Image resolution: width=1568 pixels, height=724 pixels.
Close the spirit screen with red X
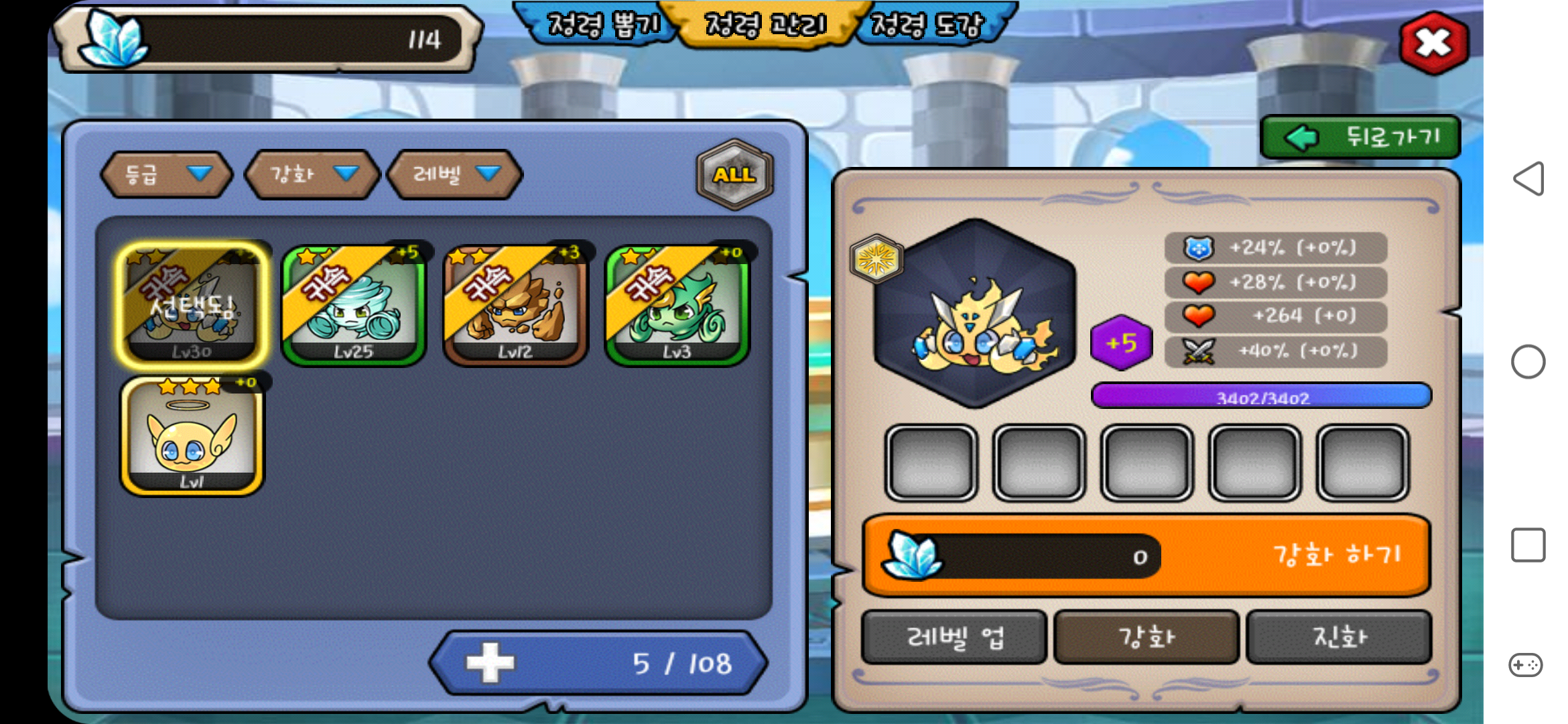point(1433,43)
